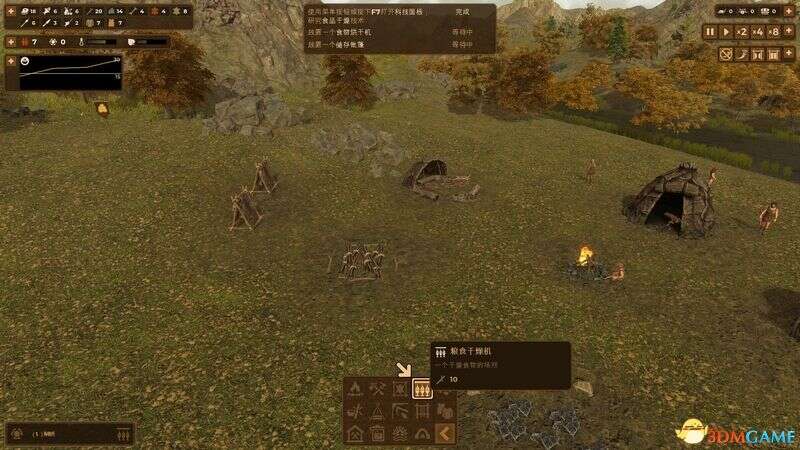Expand the resources panel with plus button
Screen dimensions: 800x450
[10, 10]
